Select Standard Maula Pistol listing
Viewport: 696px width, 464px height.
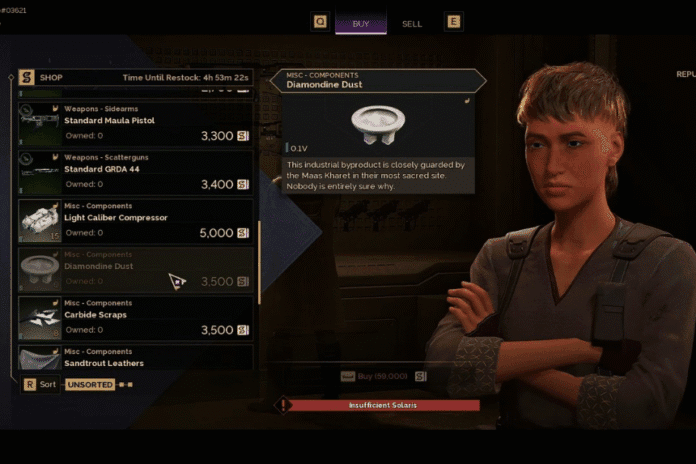point(135,126)
